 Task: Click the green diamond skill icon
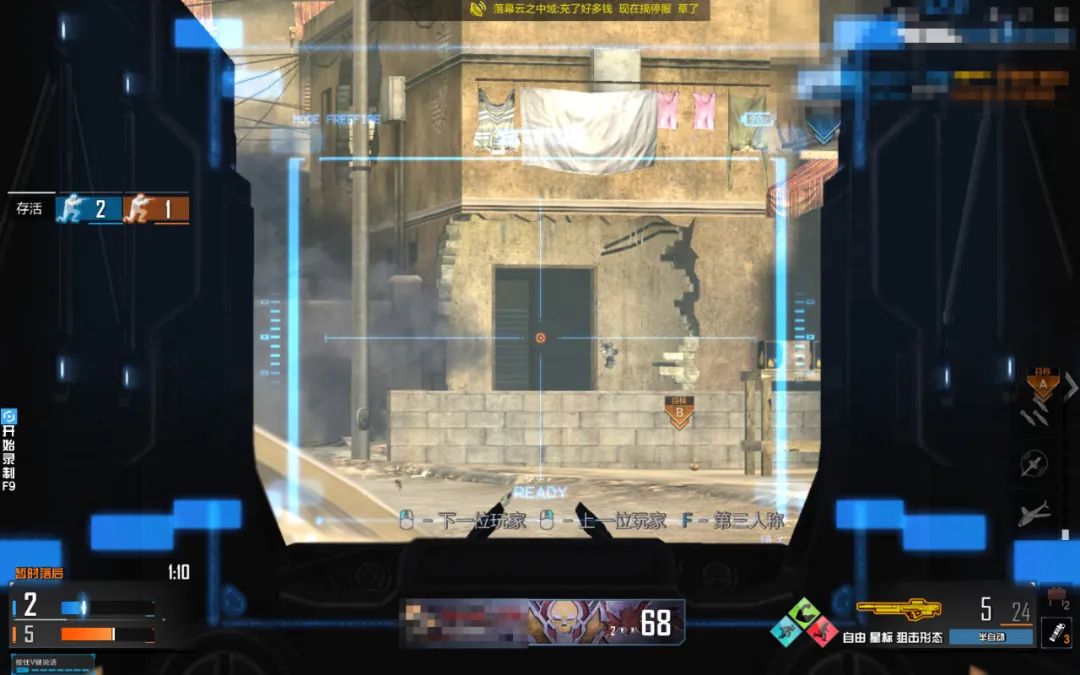(803, 611)
